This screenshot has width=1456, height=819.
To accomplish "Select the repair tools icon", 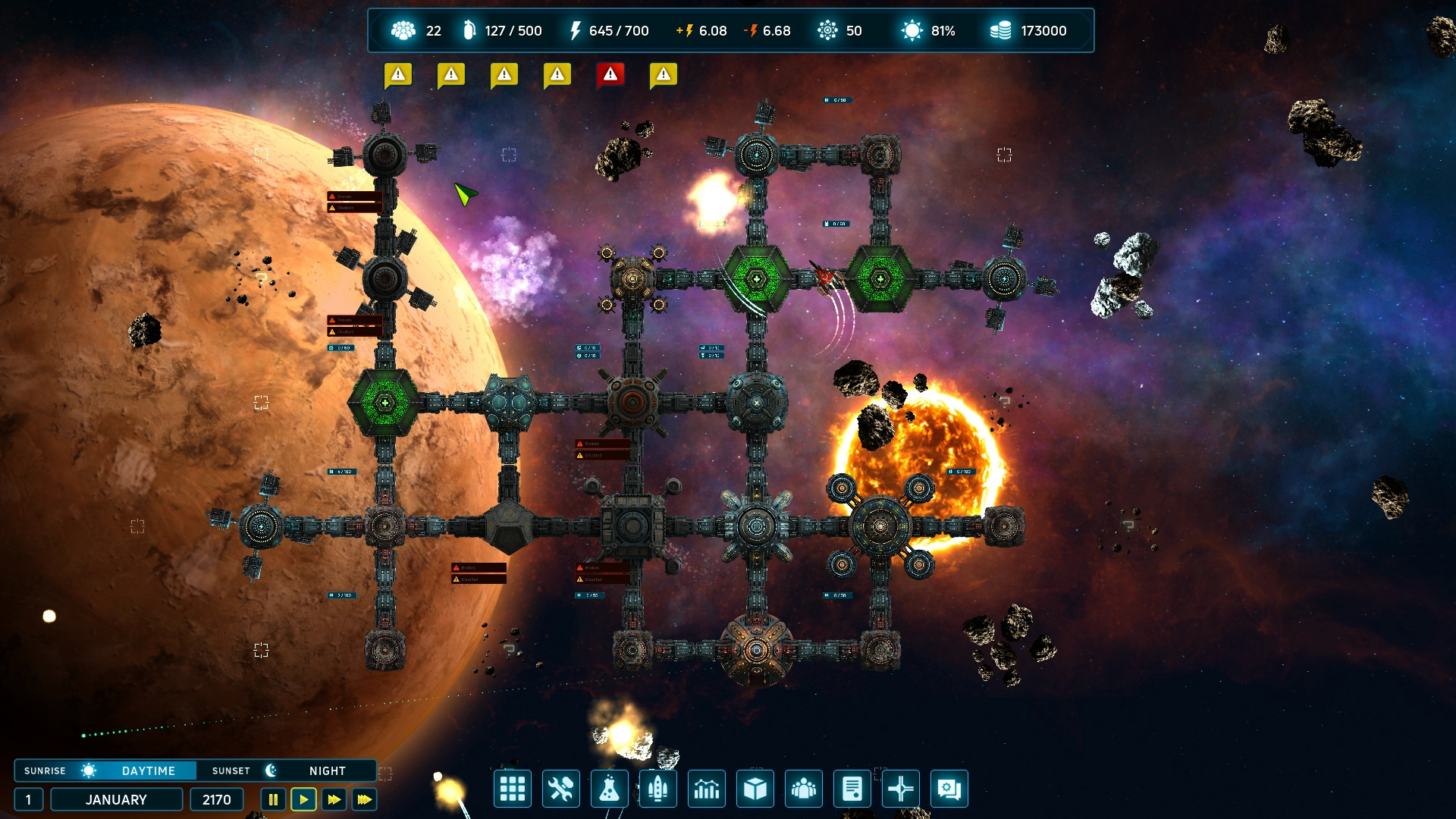I will pyautogui.click(x=561, y=789).
